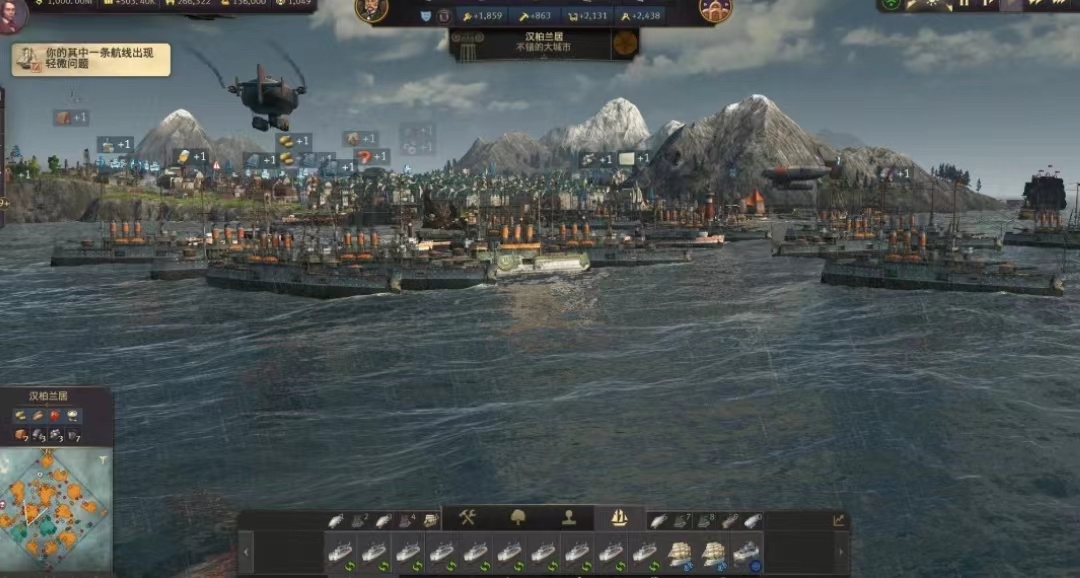Click the character portrait left of resources

(x=371, y=9)
